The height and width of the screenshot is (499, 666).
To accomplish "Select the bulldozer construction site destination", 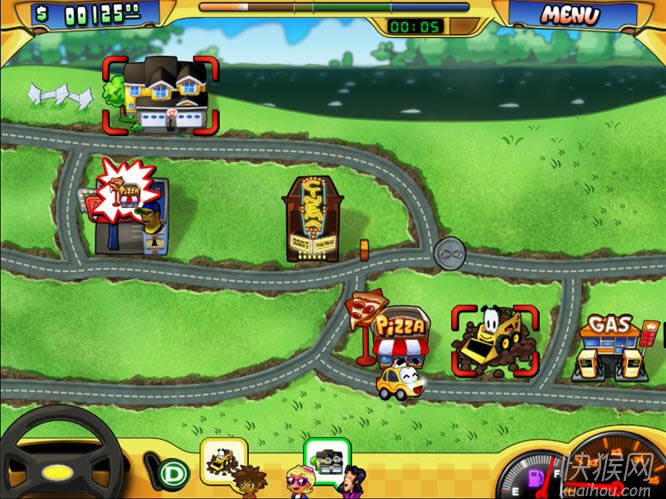I will point(494,343).
